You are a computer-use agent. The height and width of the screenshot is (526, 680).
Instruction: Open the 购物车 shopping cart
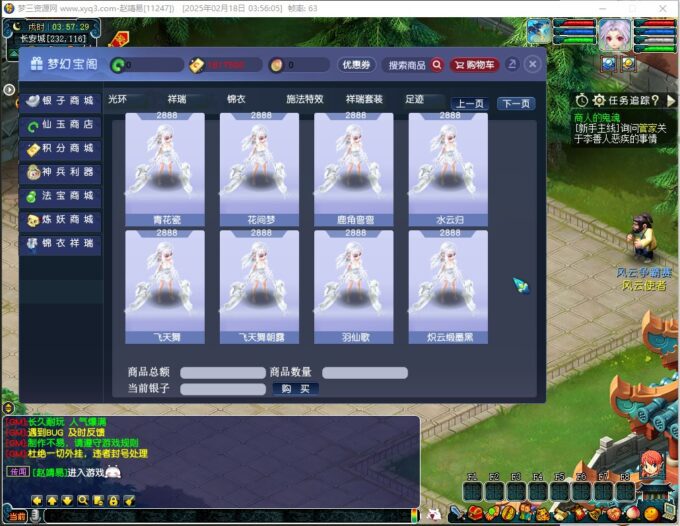point(474,65)
